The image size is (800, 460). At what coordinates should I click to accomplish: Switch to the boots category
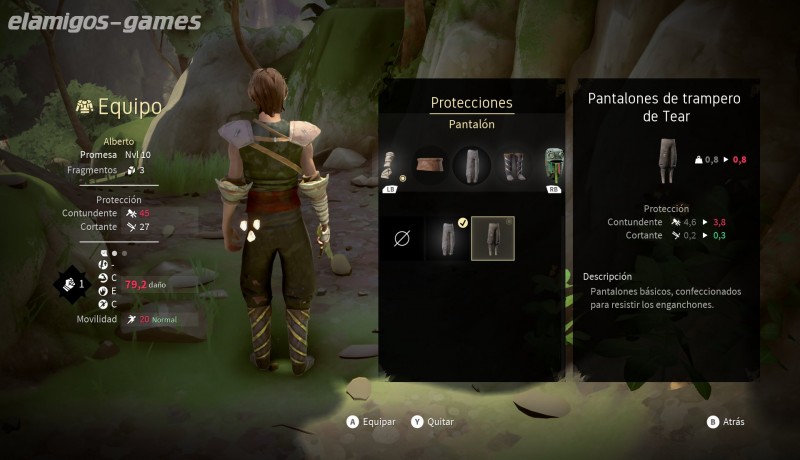[514, 165]
